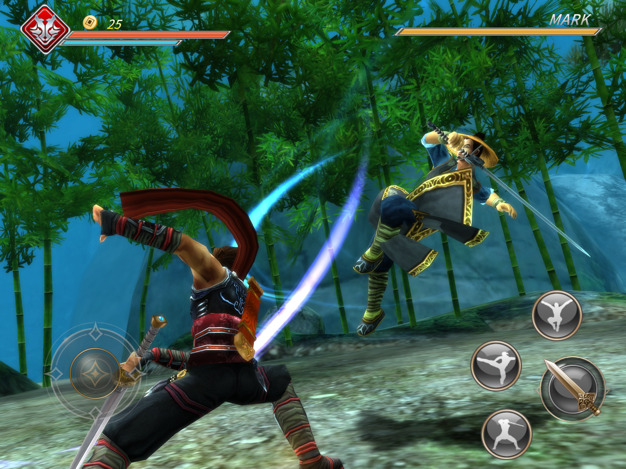Tap the sword attack button
The width and height of the screenshot is (626, 469).
coord(572,388)
